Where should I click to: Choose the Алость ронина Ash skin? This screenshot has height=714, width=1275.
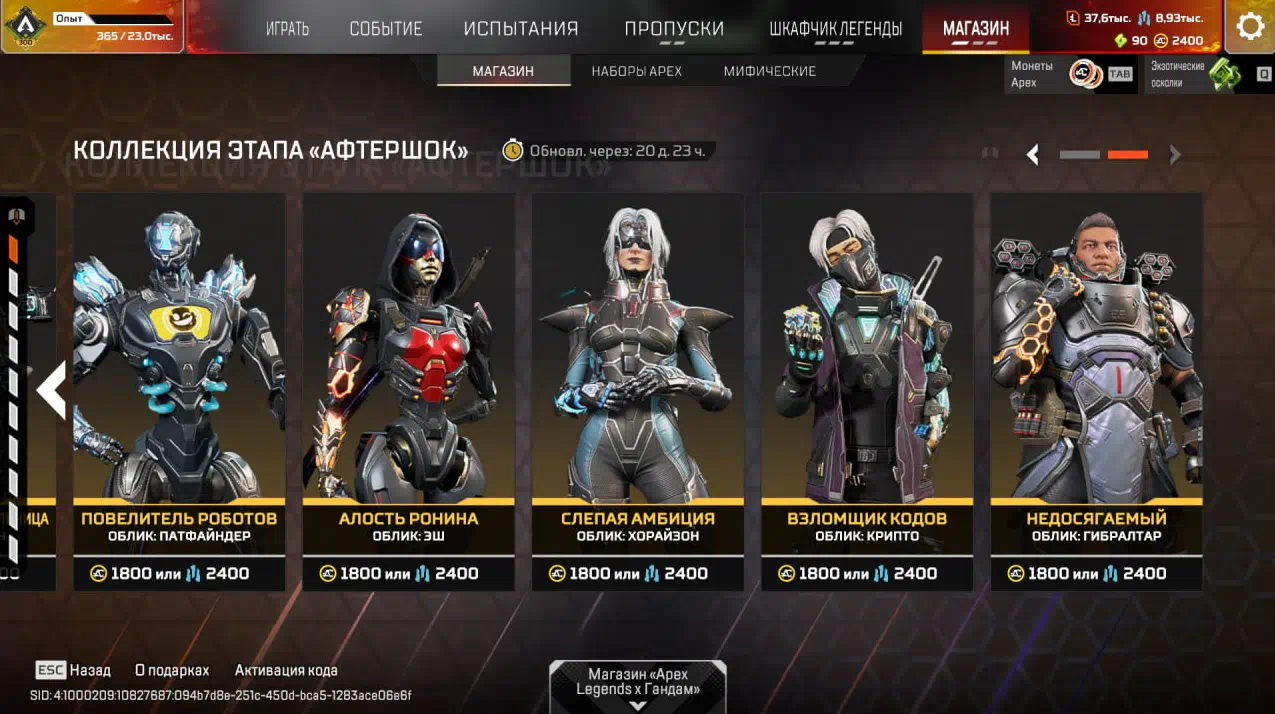coord(408,390)
